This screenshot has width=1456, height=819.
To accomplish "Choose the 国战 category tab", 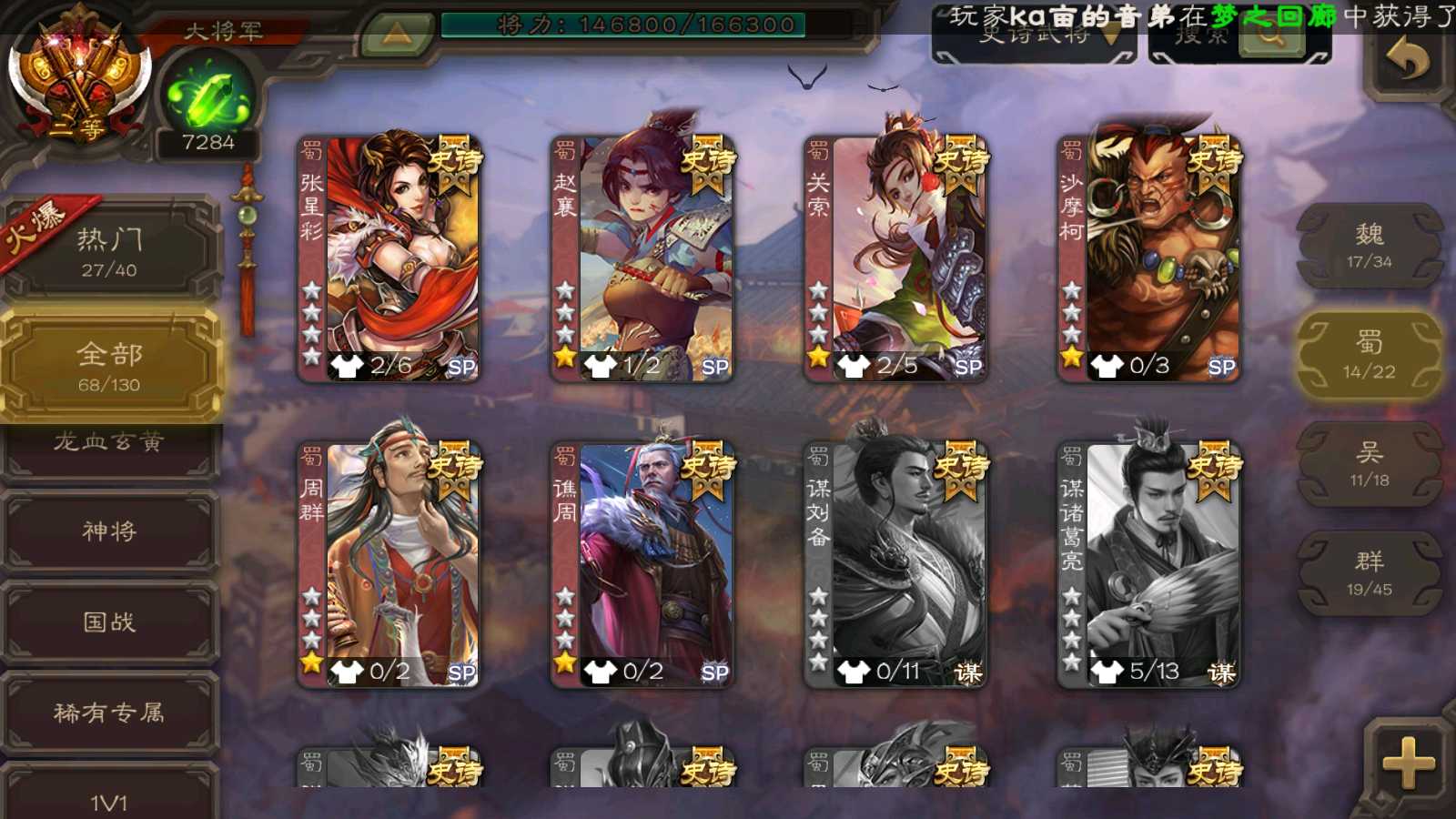I will (x=109, y=622).
